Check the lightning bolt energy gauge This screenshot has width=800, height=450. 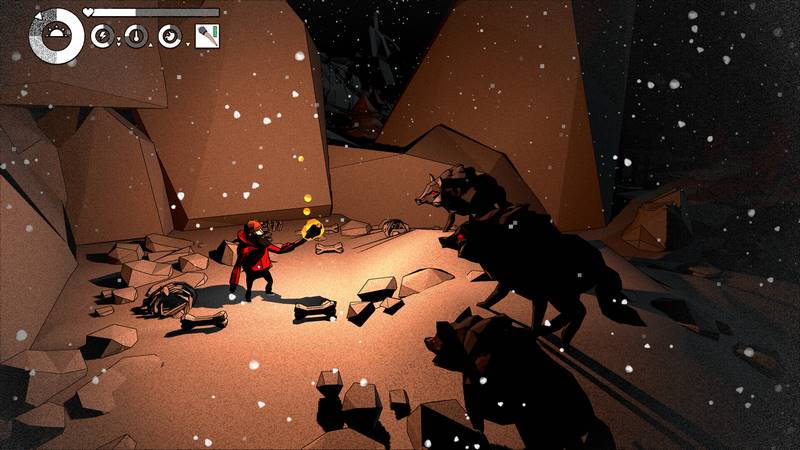tap(103, 37)
